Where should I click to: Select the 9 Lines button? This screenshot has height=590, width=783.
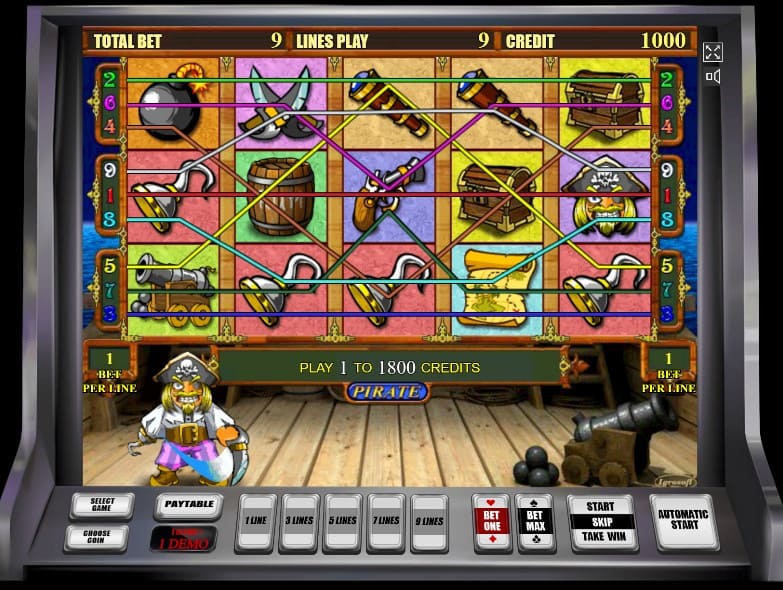(429, 521)
